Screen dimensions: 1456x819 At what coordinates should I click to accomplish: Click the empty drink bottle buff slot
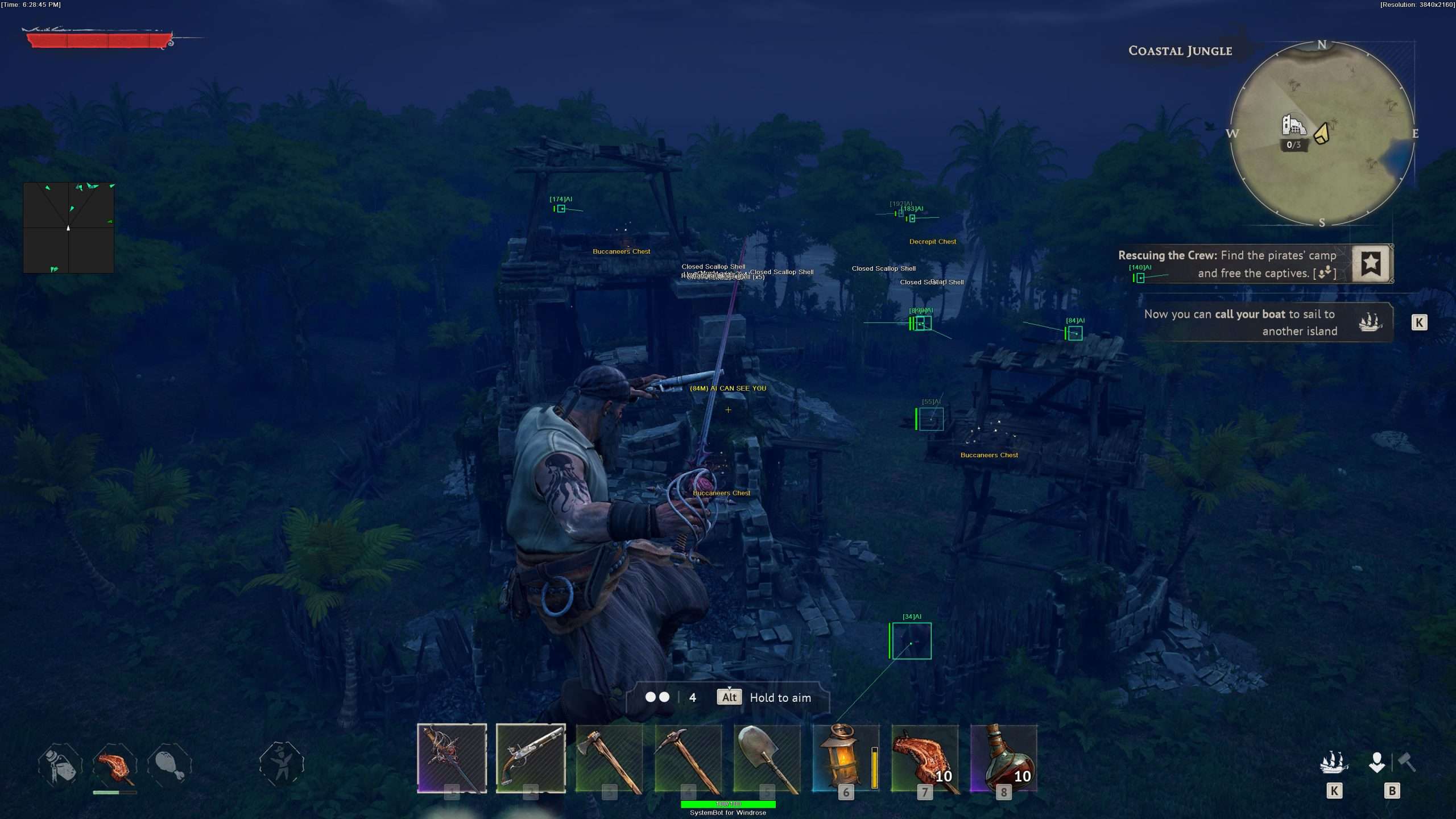click(x=60, y=764)
